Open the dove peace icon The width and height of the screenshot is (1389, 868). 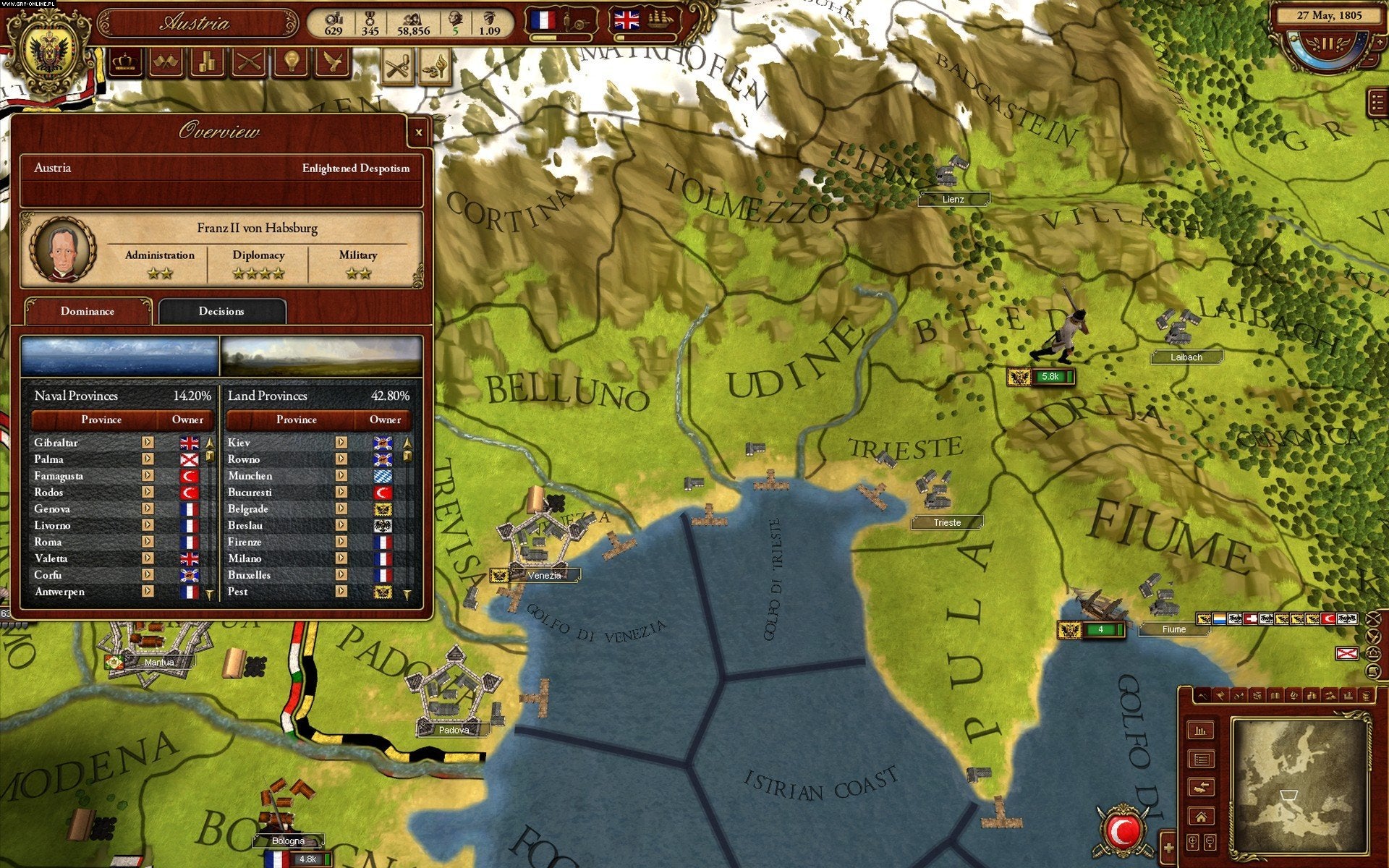tap(332, 63)
